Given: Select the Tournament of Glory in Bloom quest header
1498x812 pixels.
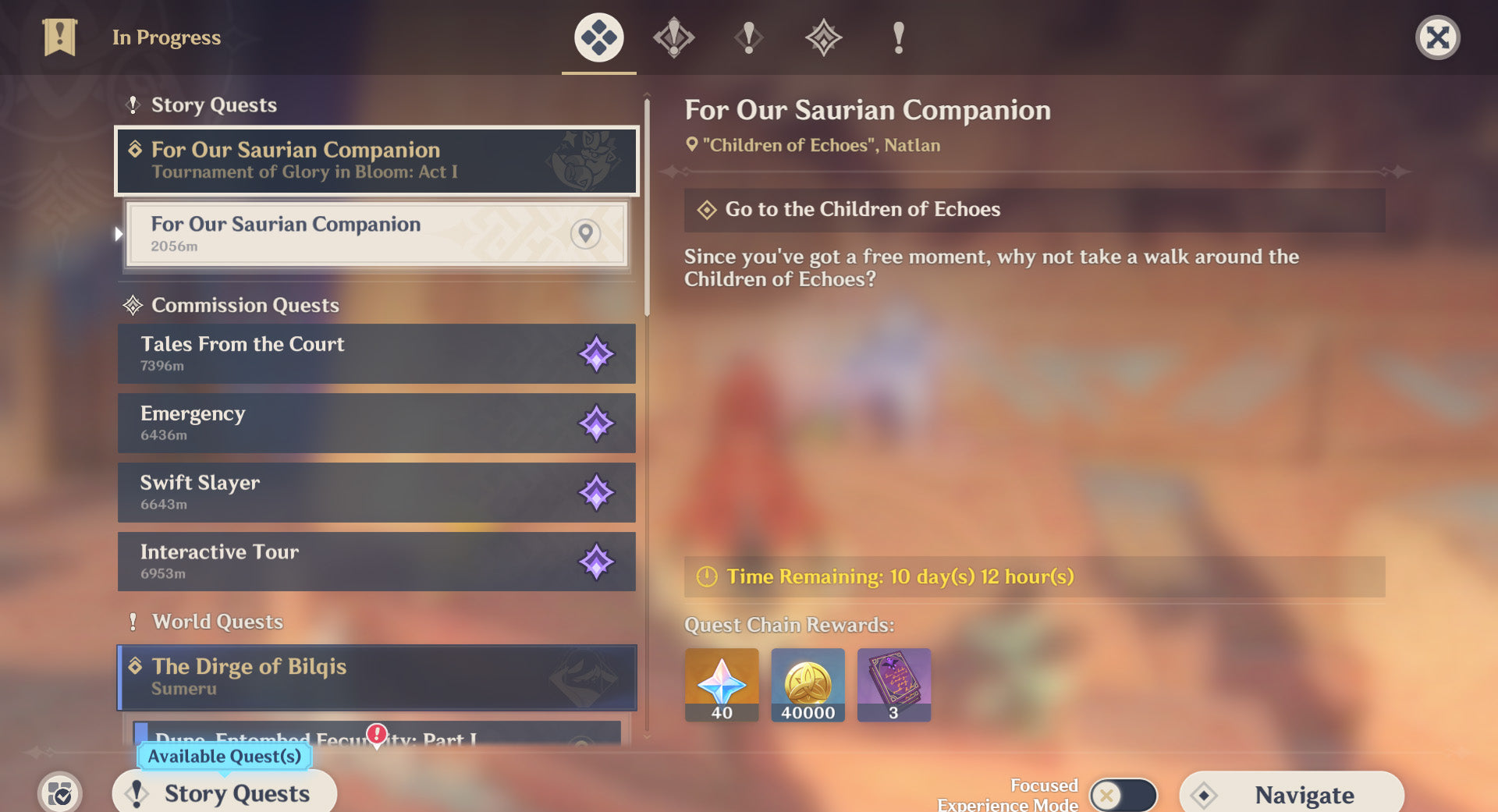Looking at the screenshot, I should tap(376, 161).
